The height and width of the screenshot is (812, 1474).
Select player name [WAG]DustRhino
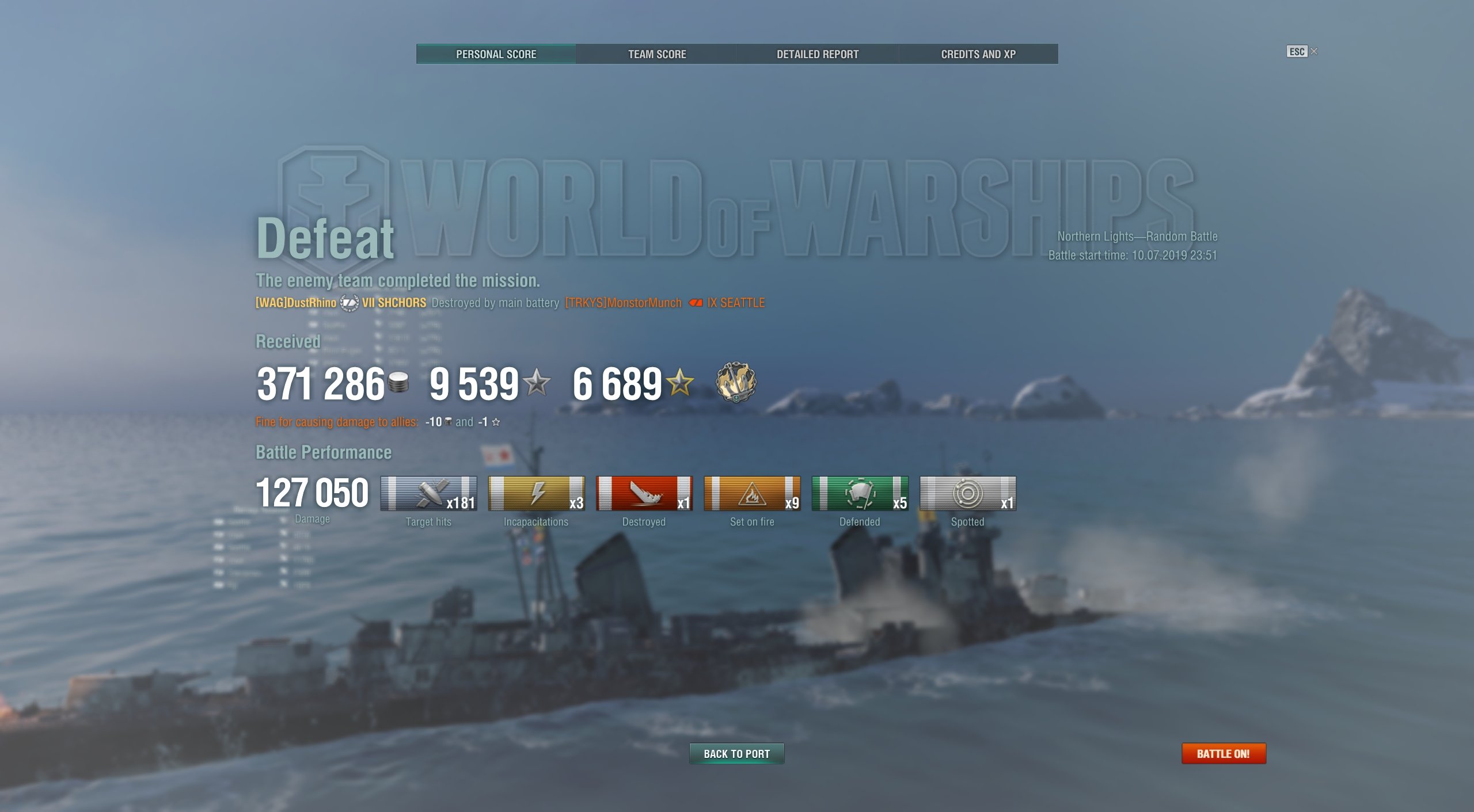point(296,303)
